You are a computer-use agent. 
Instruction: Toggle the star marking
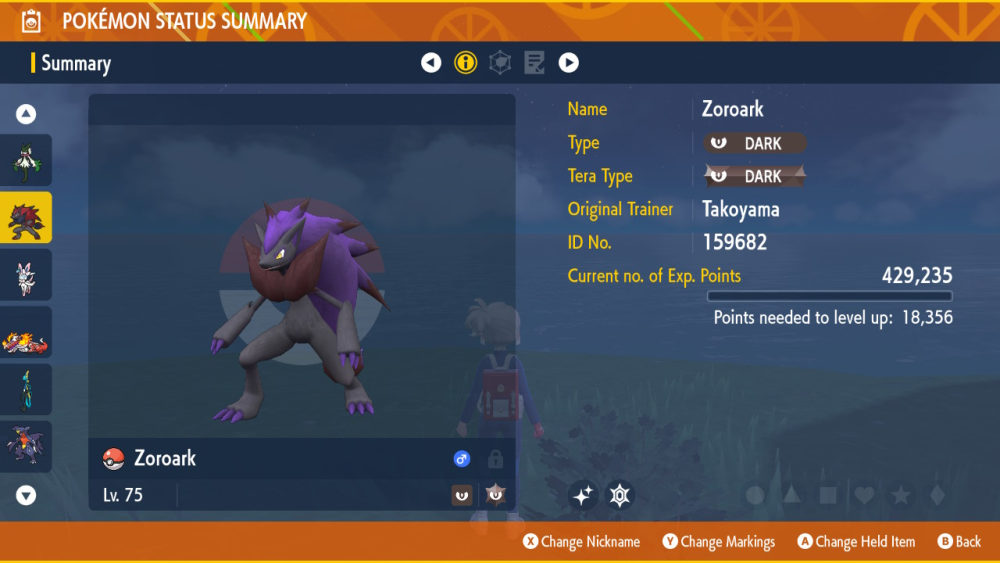900,495
